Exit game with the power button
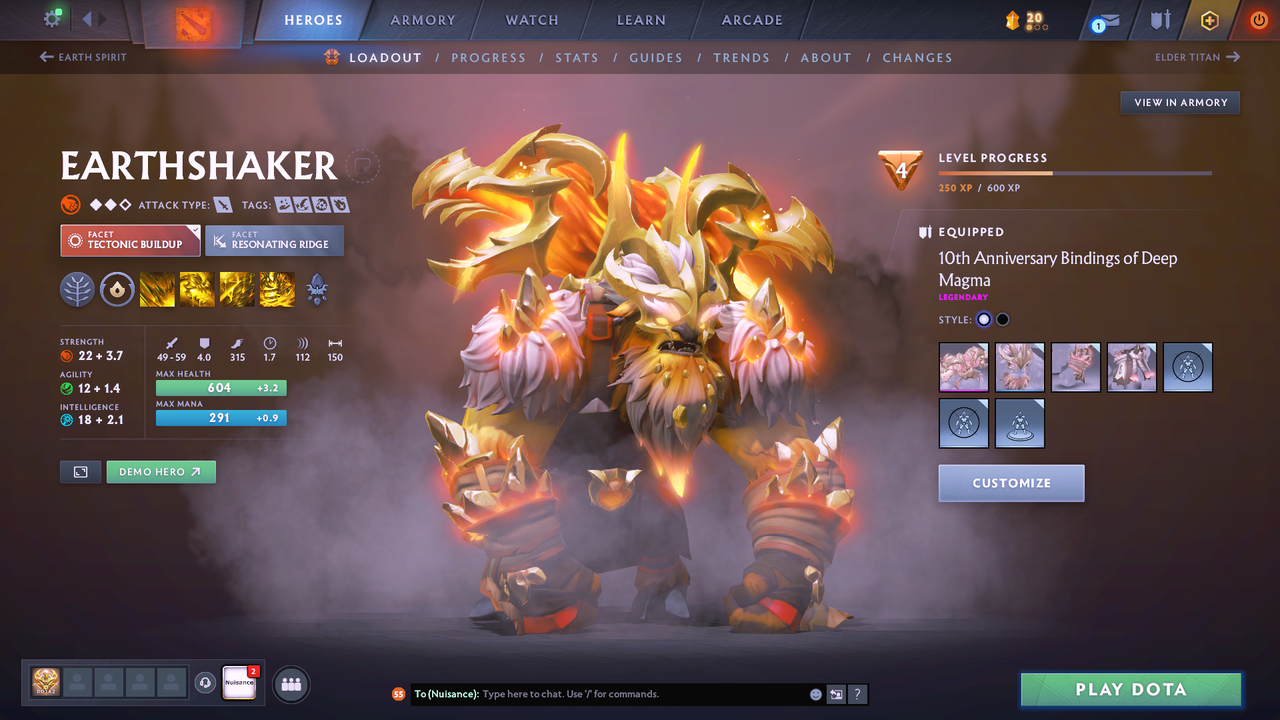 pyautogui.click(x=1258, y=20)
